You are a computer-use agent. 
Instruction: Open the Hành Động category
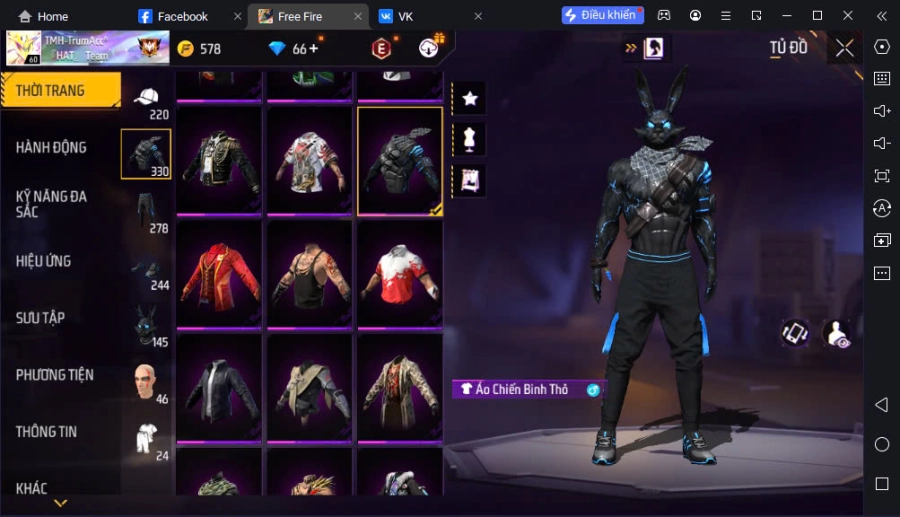click(x=51, y=147)
